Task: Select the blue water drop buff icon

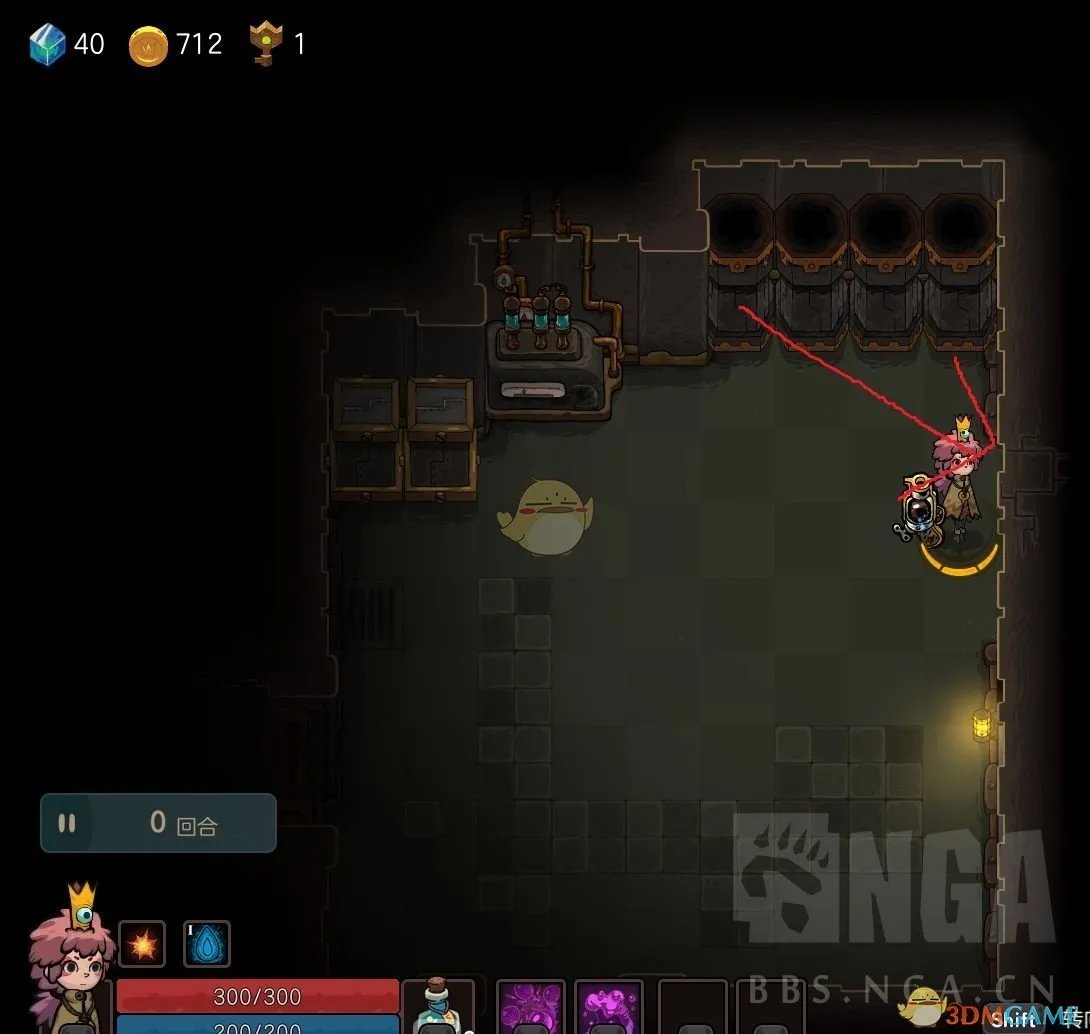Action: point(207,944)
